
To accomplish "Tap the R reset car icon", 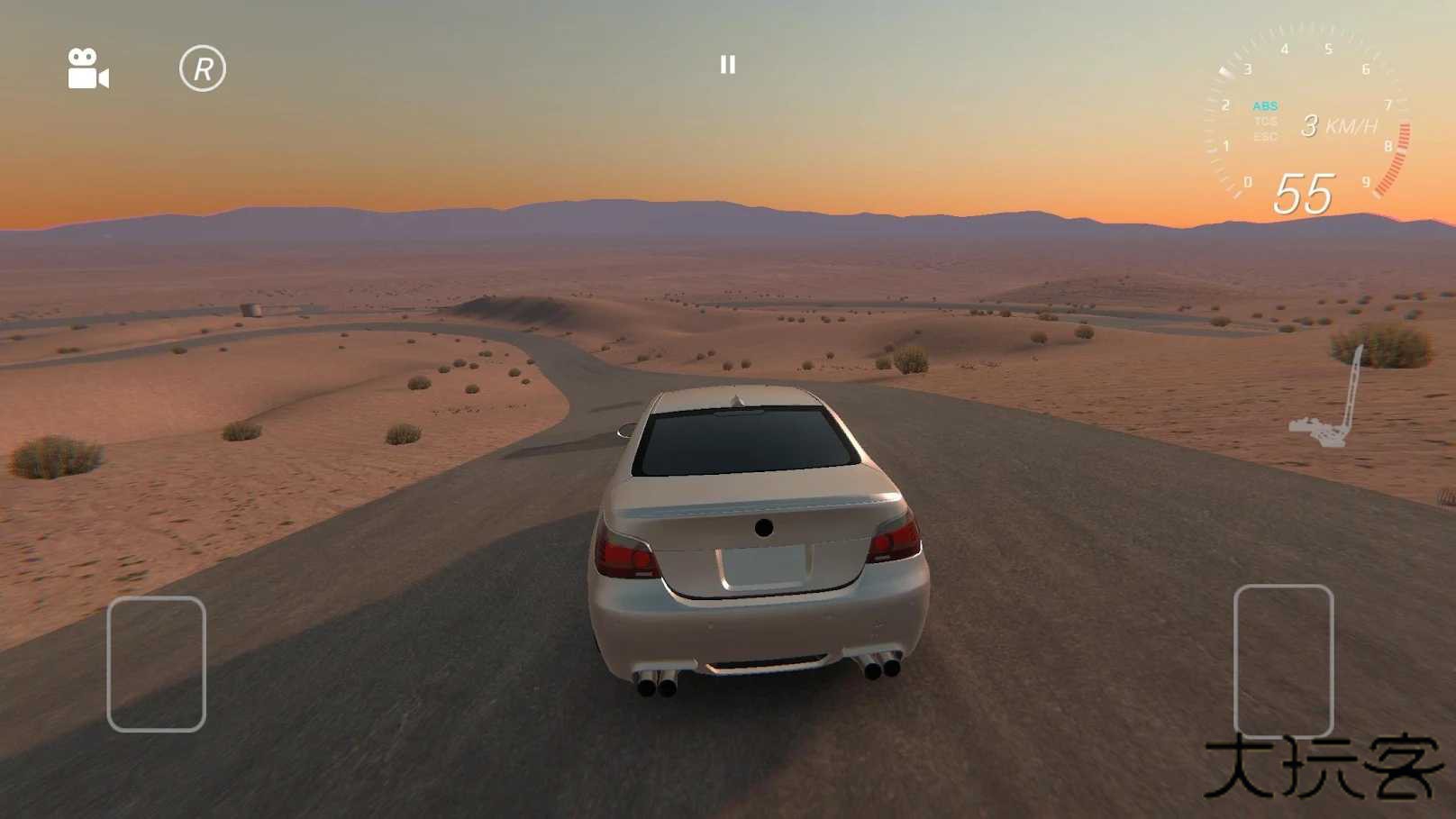I will (x=204, y=67).
